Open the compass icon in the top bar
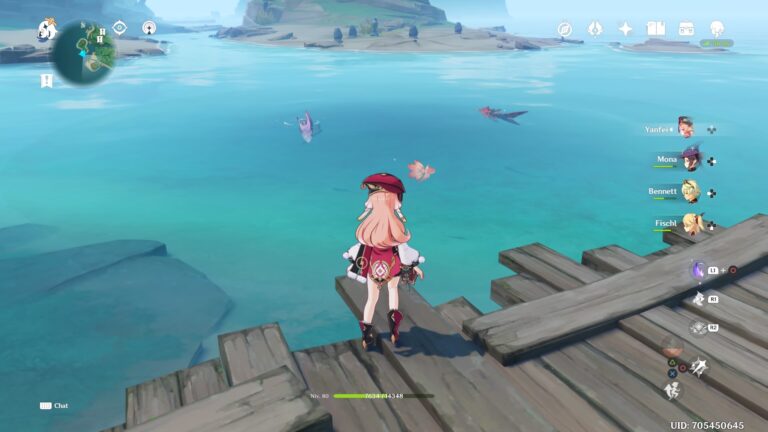768x432 pixels. click(x=565, y=29)
